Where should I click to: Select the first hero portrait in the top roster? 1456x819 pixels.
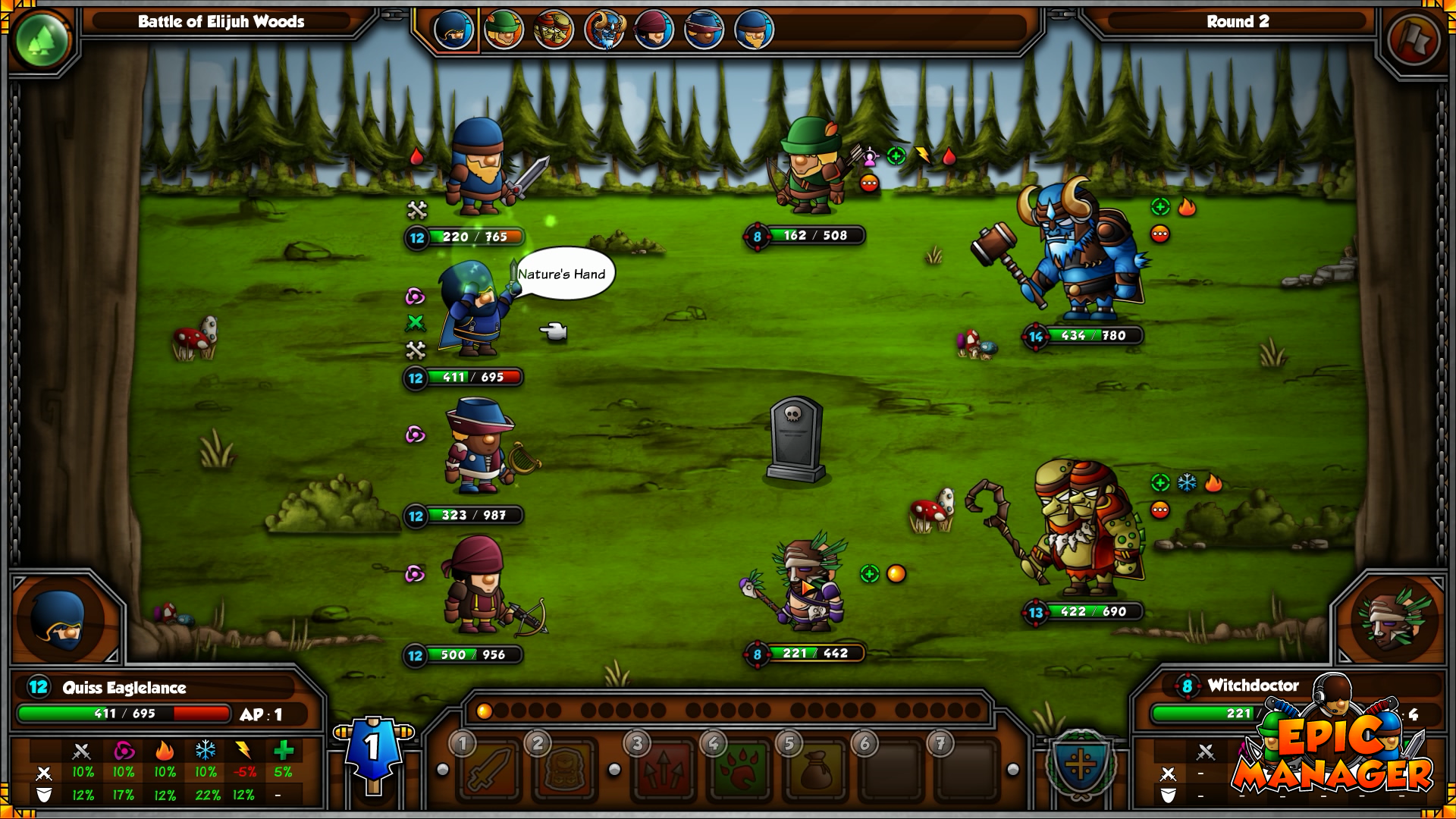[455, 29]
